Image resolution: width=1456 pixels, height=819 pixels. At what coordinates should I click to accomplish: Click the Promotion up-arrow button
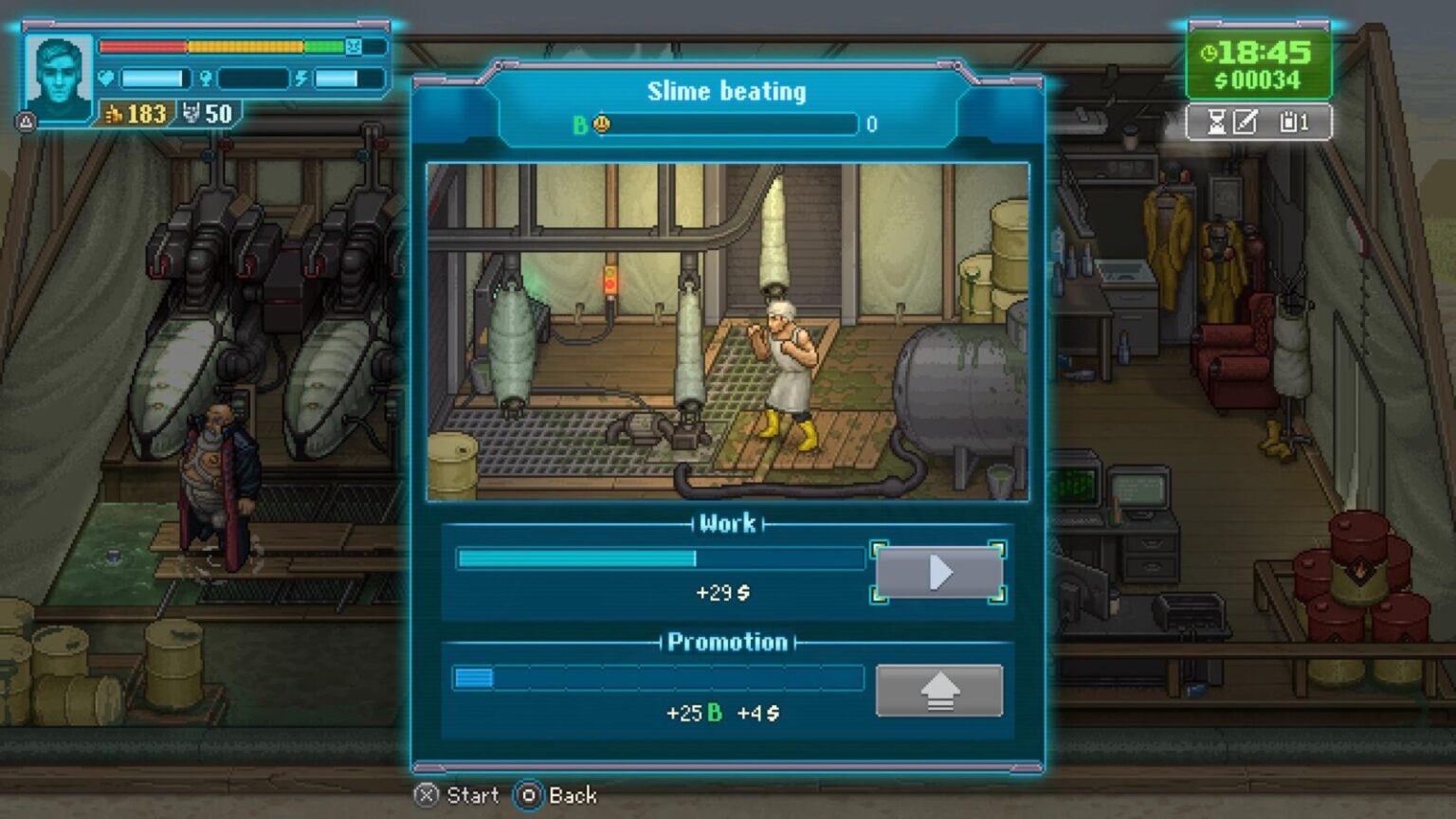[938, 690]
